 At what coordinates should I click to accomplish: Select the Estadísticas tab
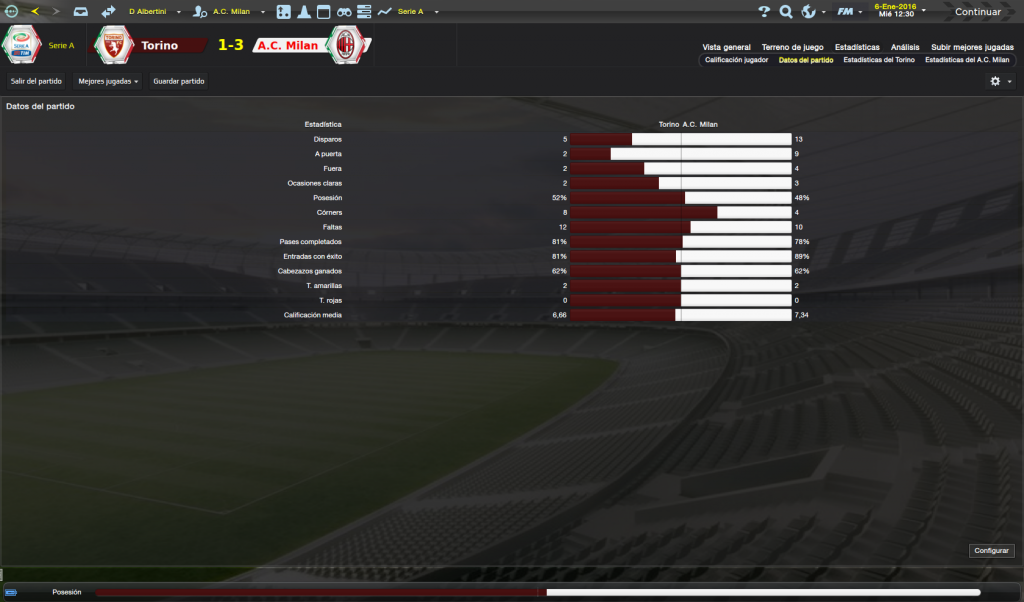click(x=857, y=47)
